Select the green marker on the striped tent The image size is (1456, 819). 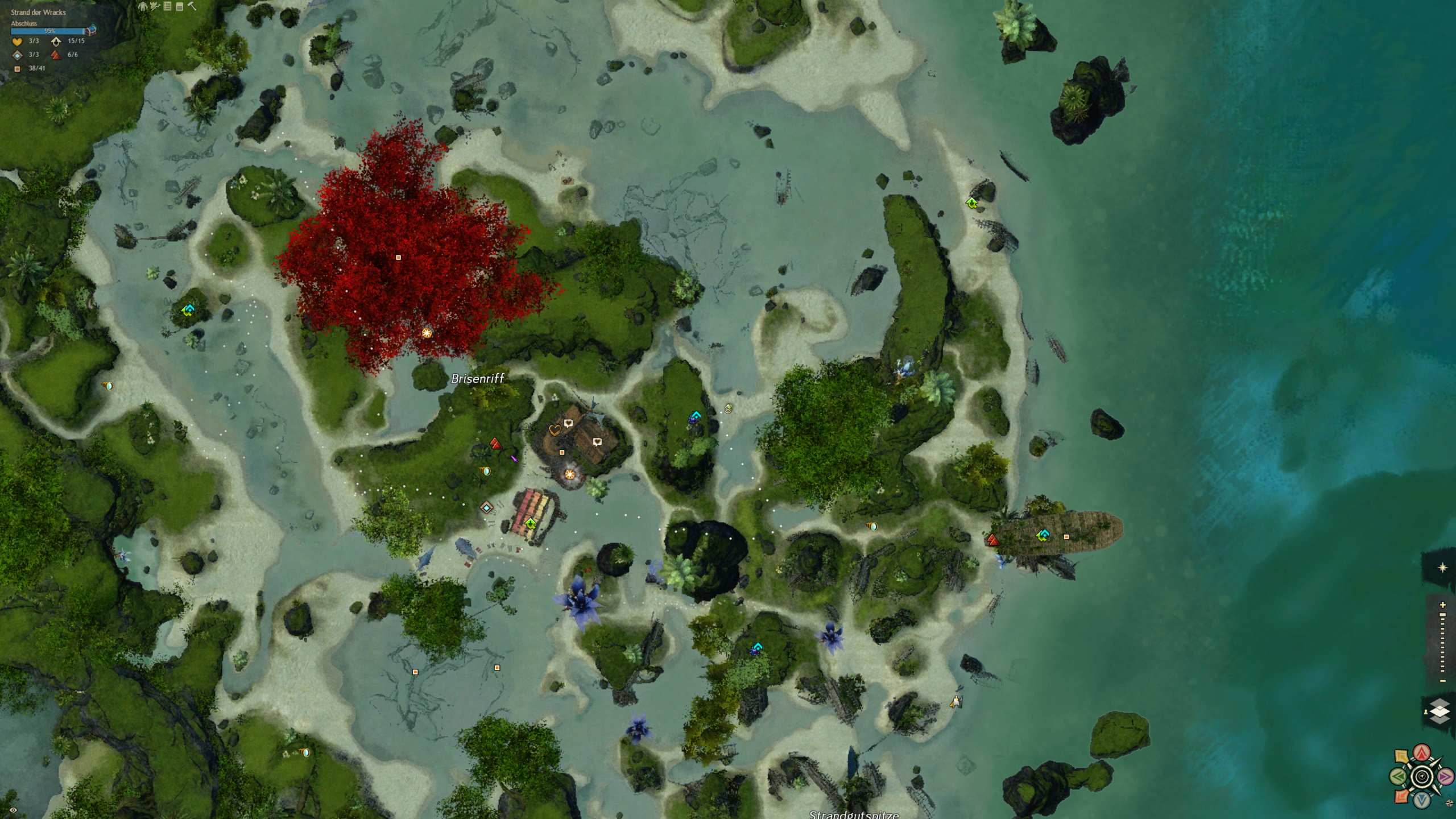pos(531,523)
